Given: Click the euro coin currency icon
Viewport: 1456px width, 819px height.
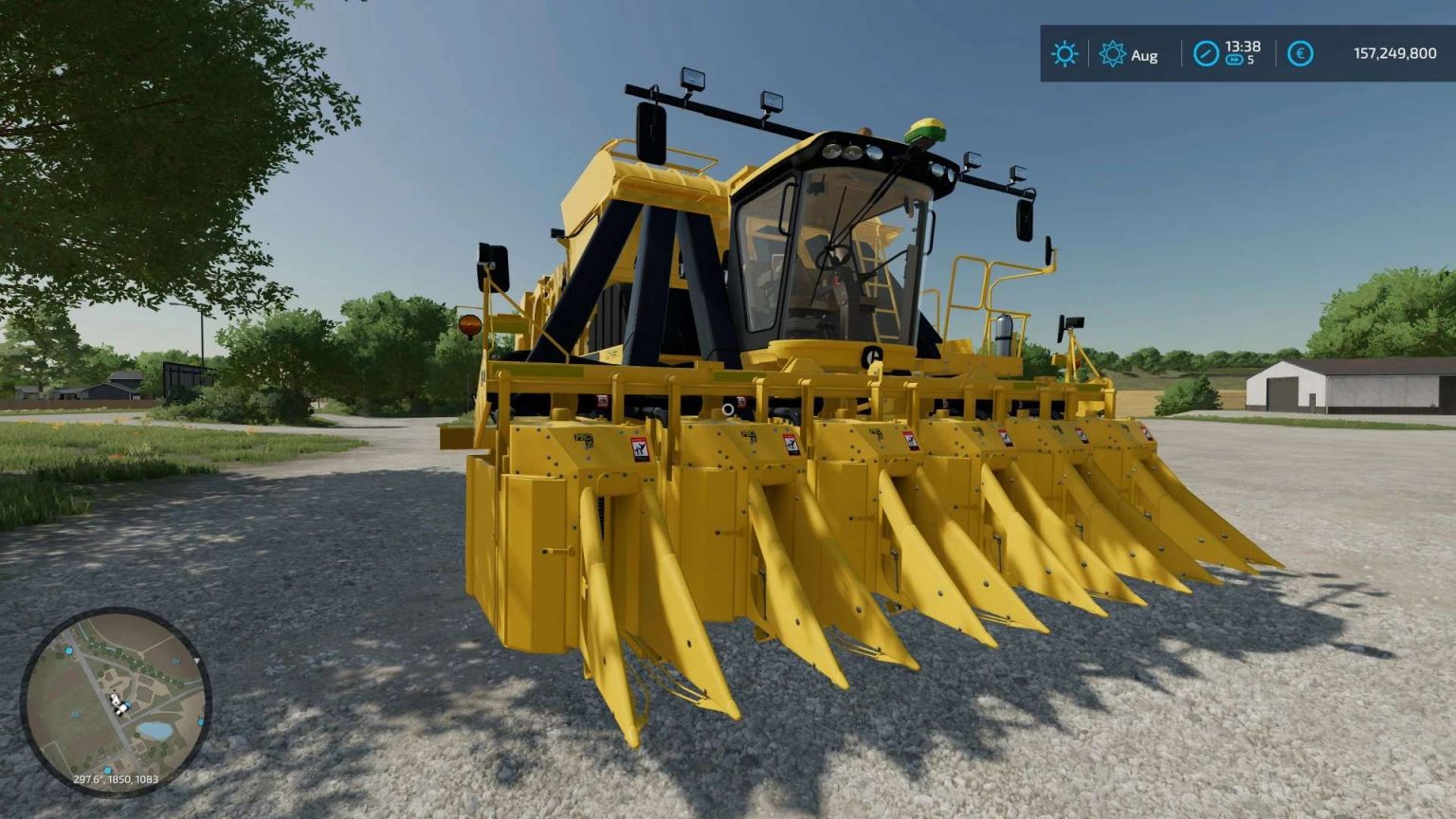Looking at the screenshot, I should point(1301,53).
